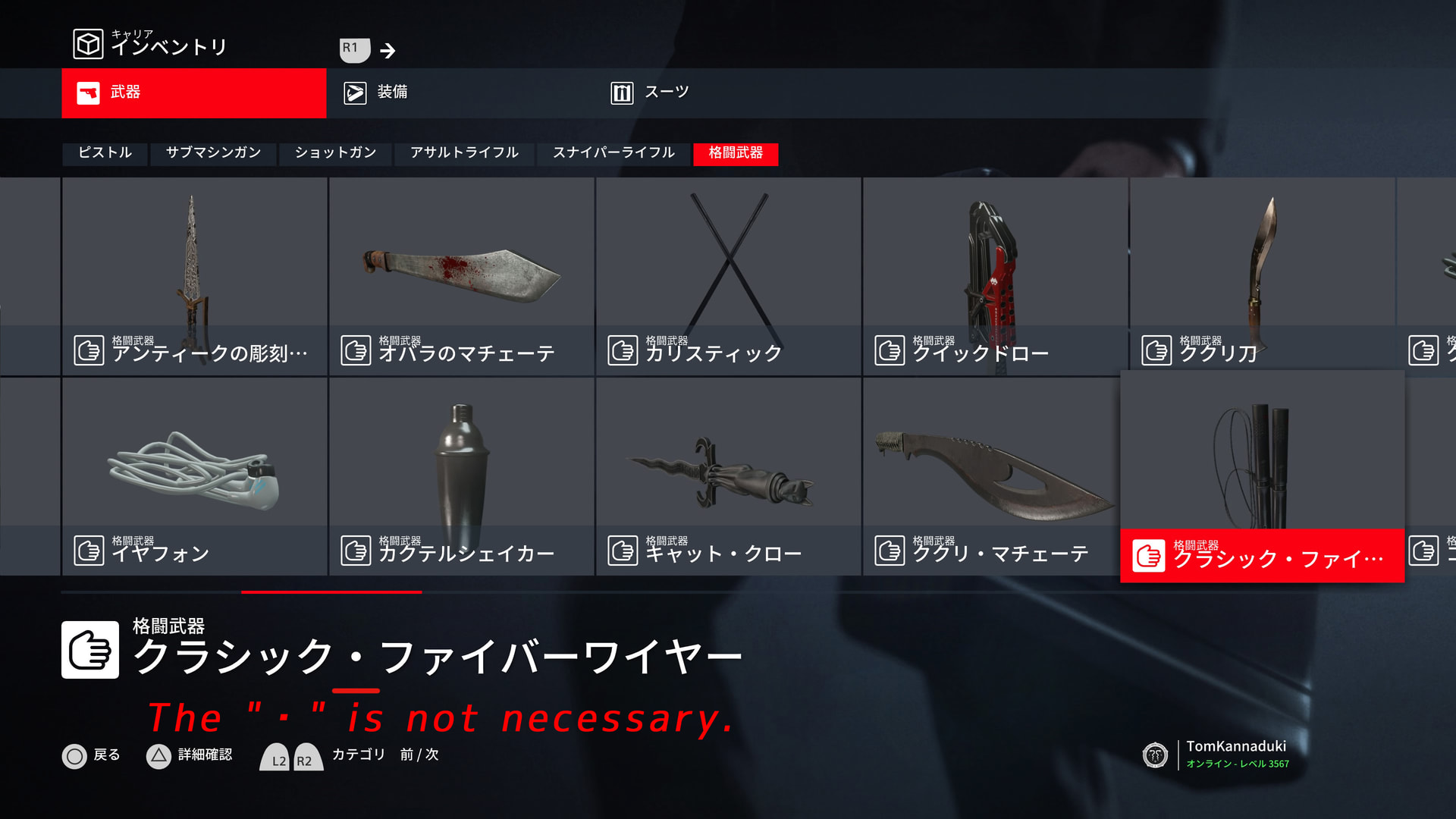
Task: Select the アンティークの彫刻 dagger tile
Action: pos(194,276)
